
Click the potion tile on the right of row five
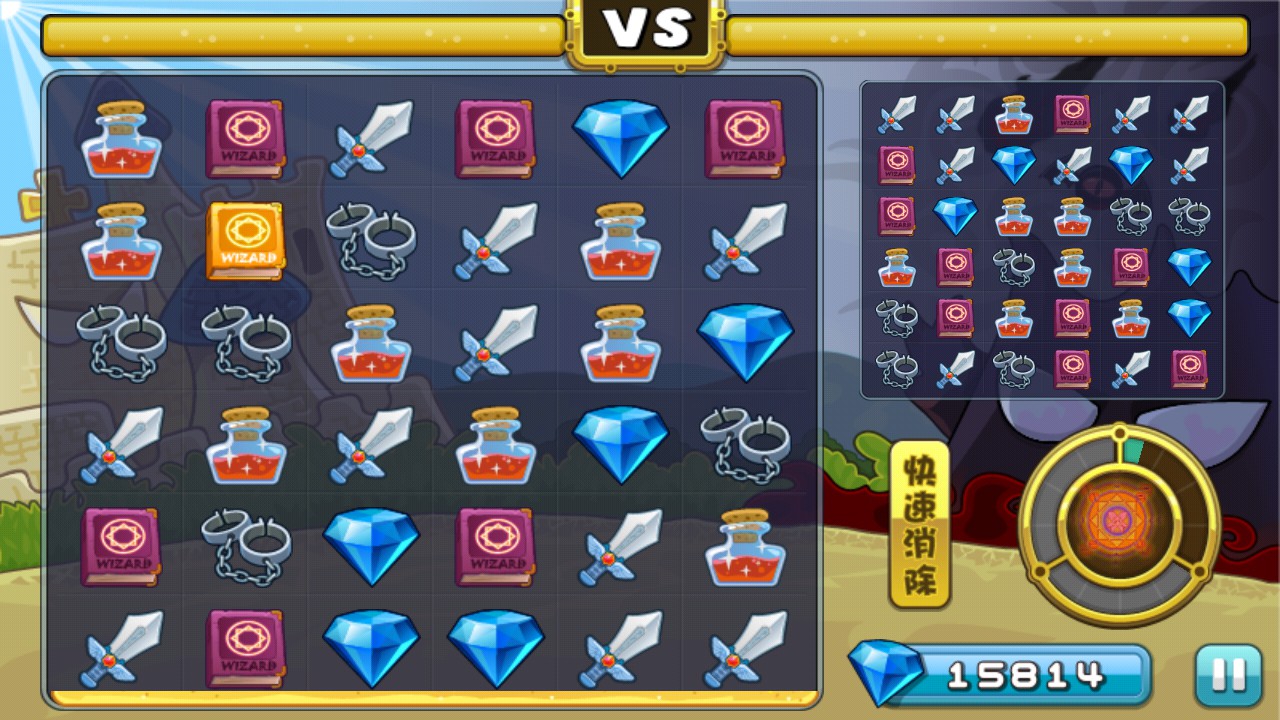pos(745,550)
